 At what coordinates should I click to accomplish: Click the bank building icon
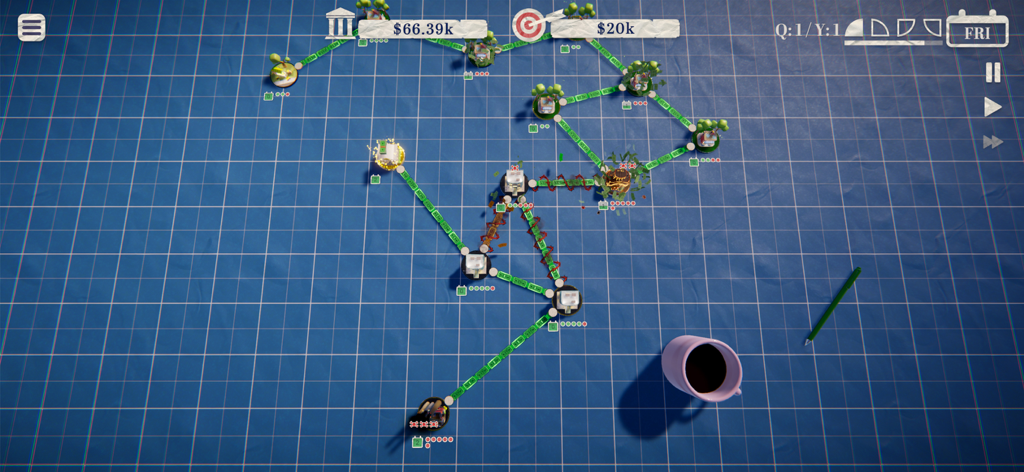(340, 24)
